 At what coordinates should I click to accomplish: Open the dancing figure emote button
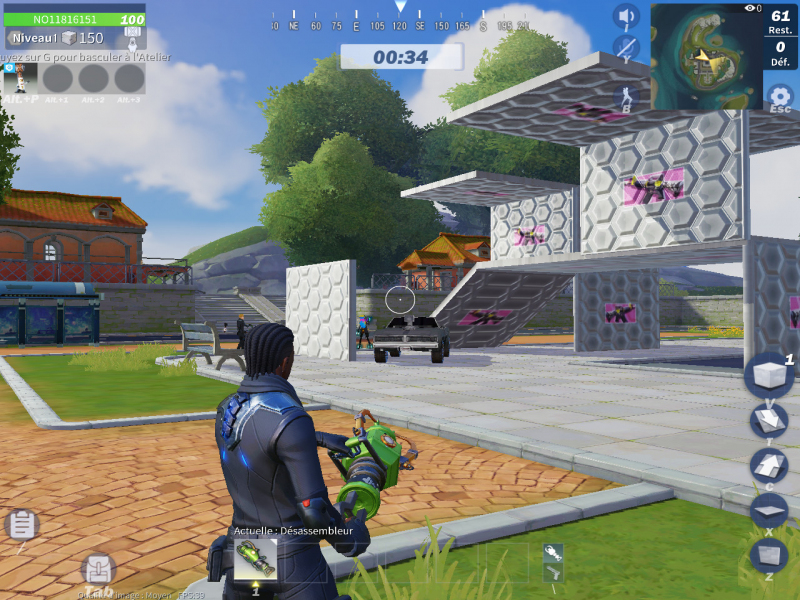pyautogui.click(x=626, y=97)
